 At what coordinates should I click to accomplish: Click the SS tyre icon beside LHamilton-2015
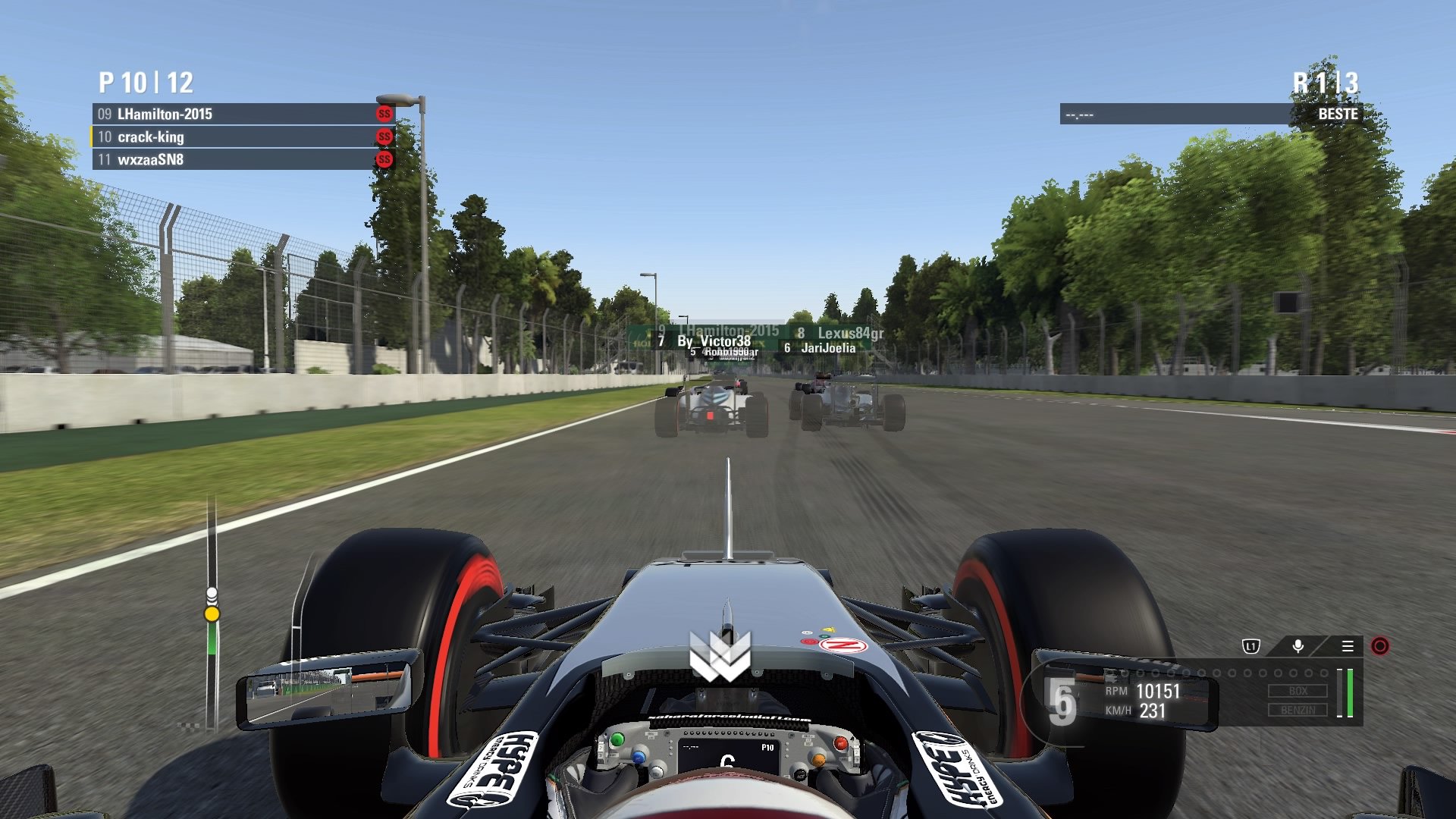click(x=384, y=115)
